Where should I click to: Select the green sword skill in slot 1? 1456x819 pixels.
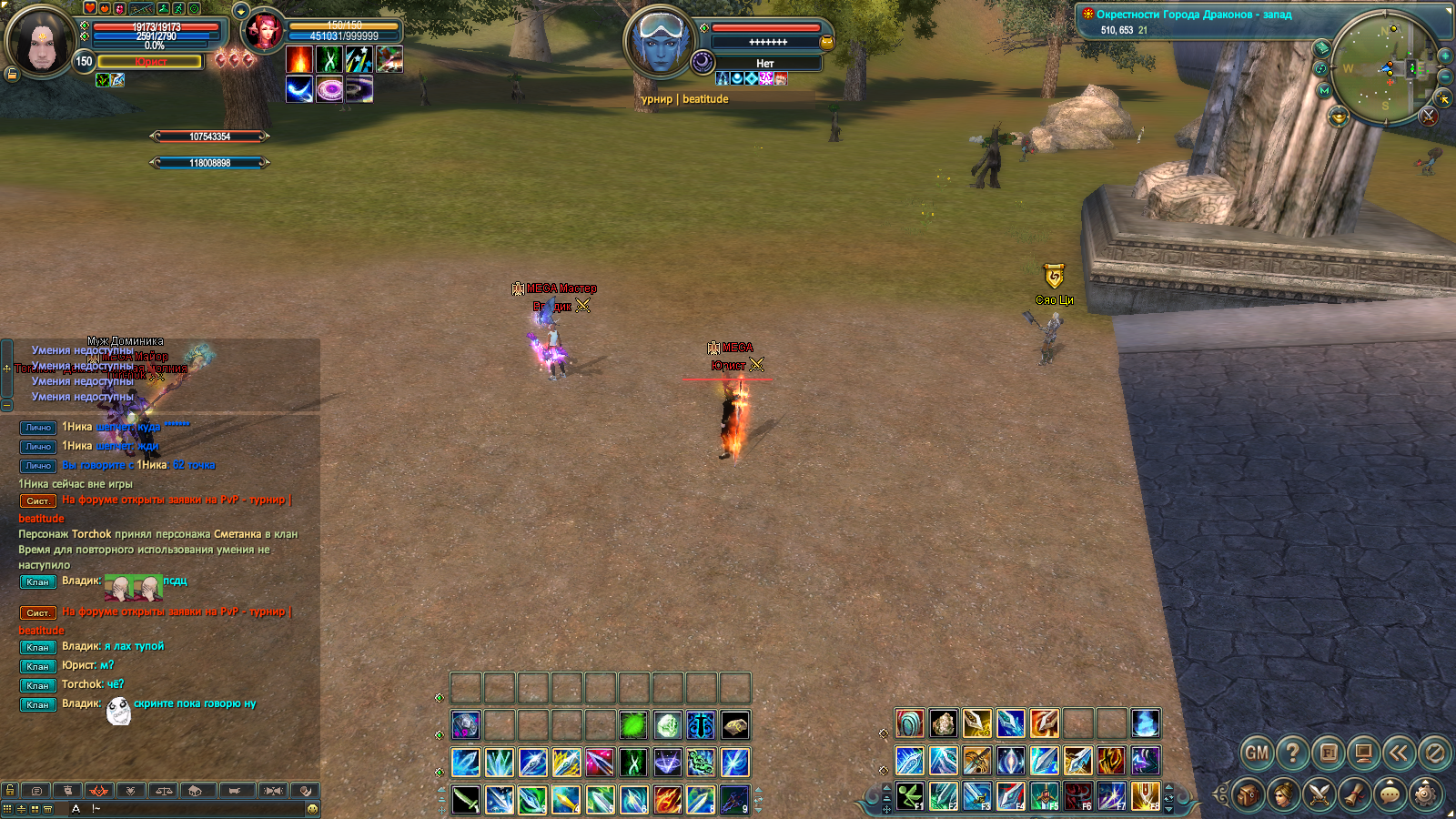coord(466,800)
